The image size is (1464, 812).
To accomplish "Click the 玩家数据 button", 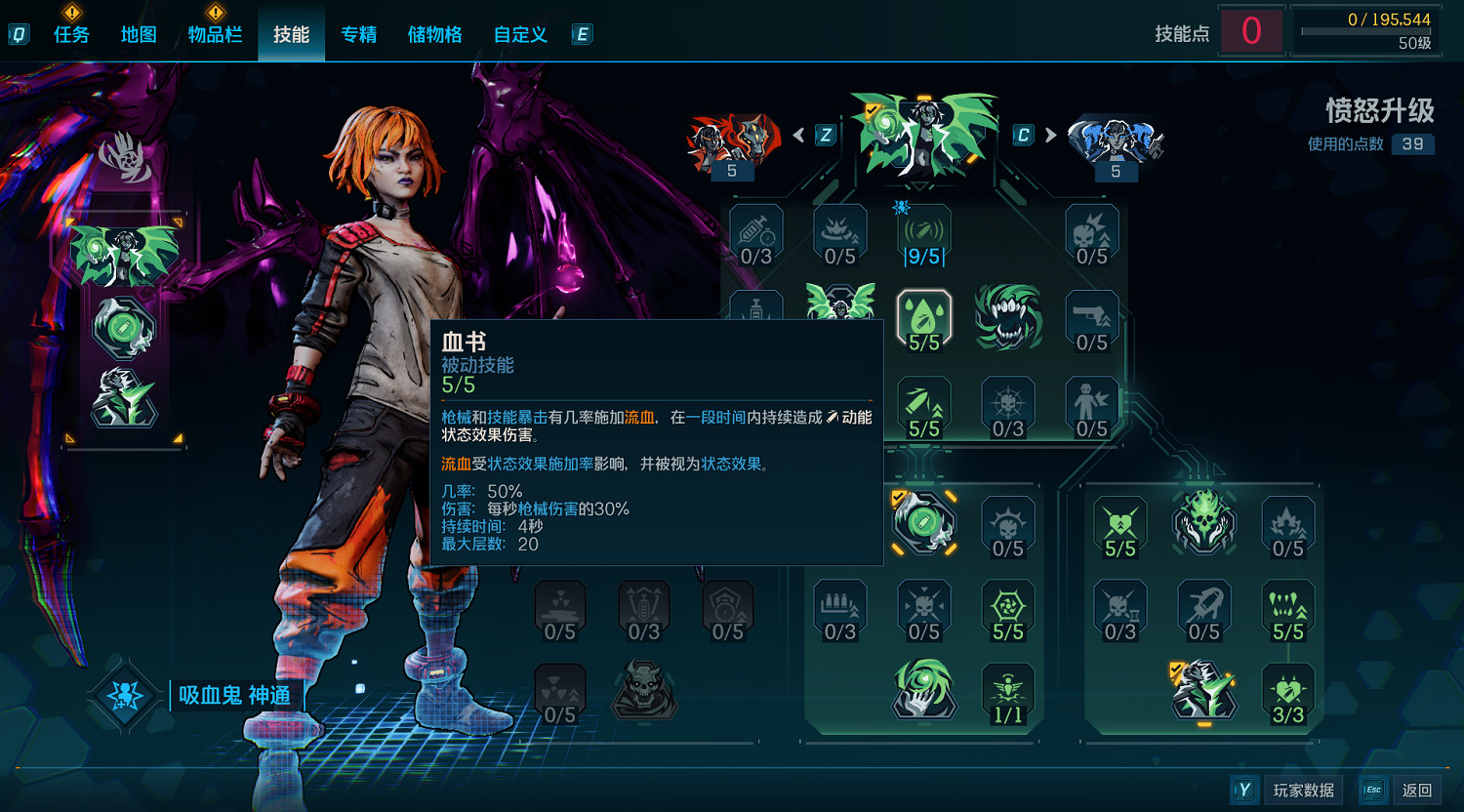I will (x=1303, y=790).
